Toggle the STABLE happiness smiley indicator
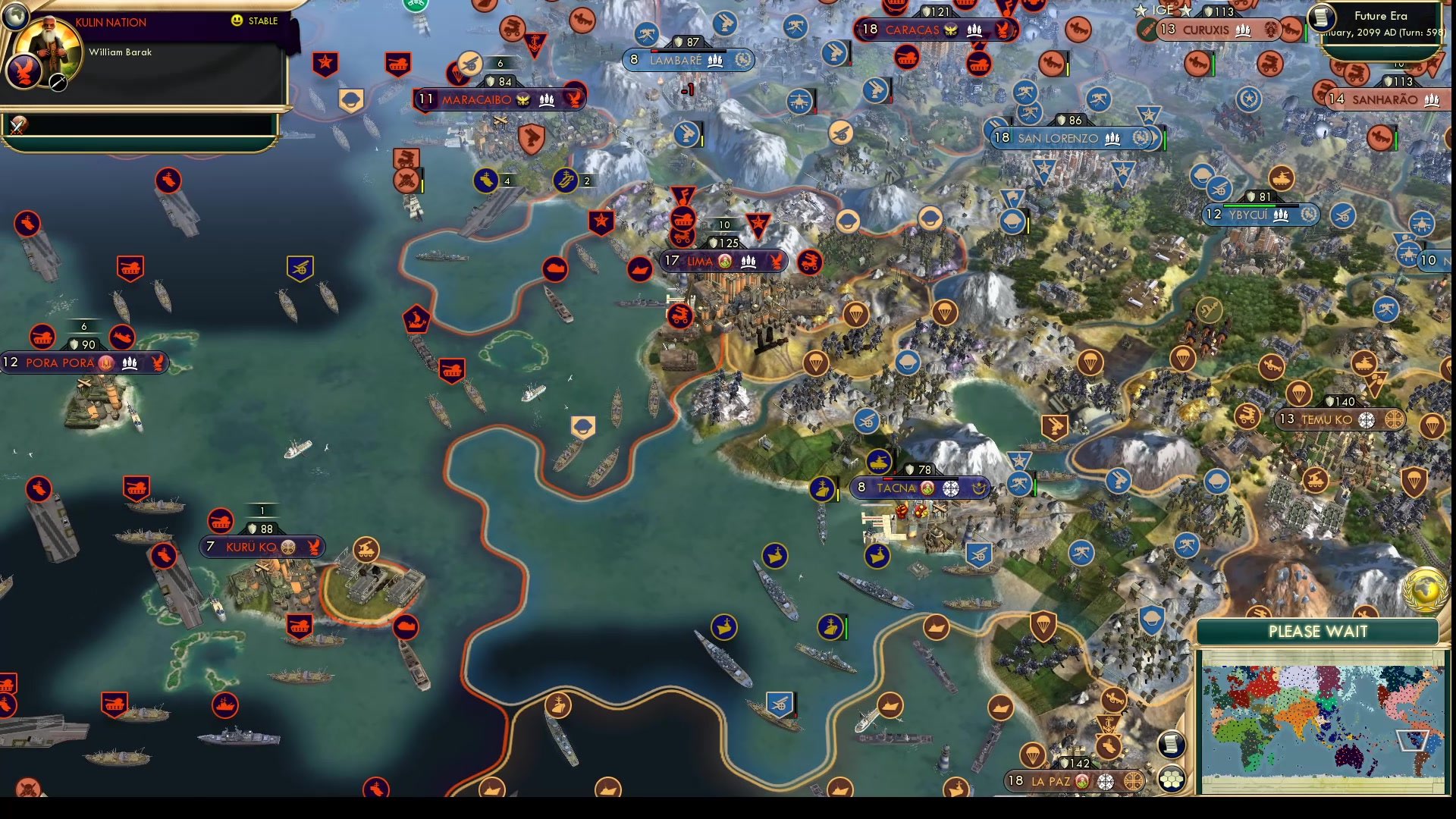Viewport: 1456px width, 819px height. (237, 21)
